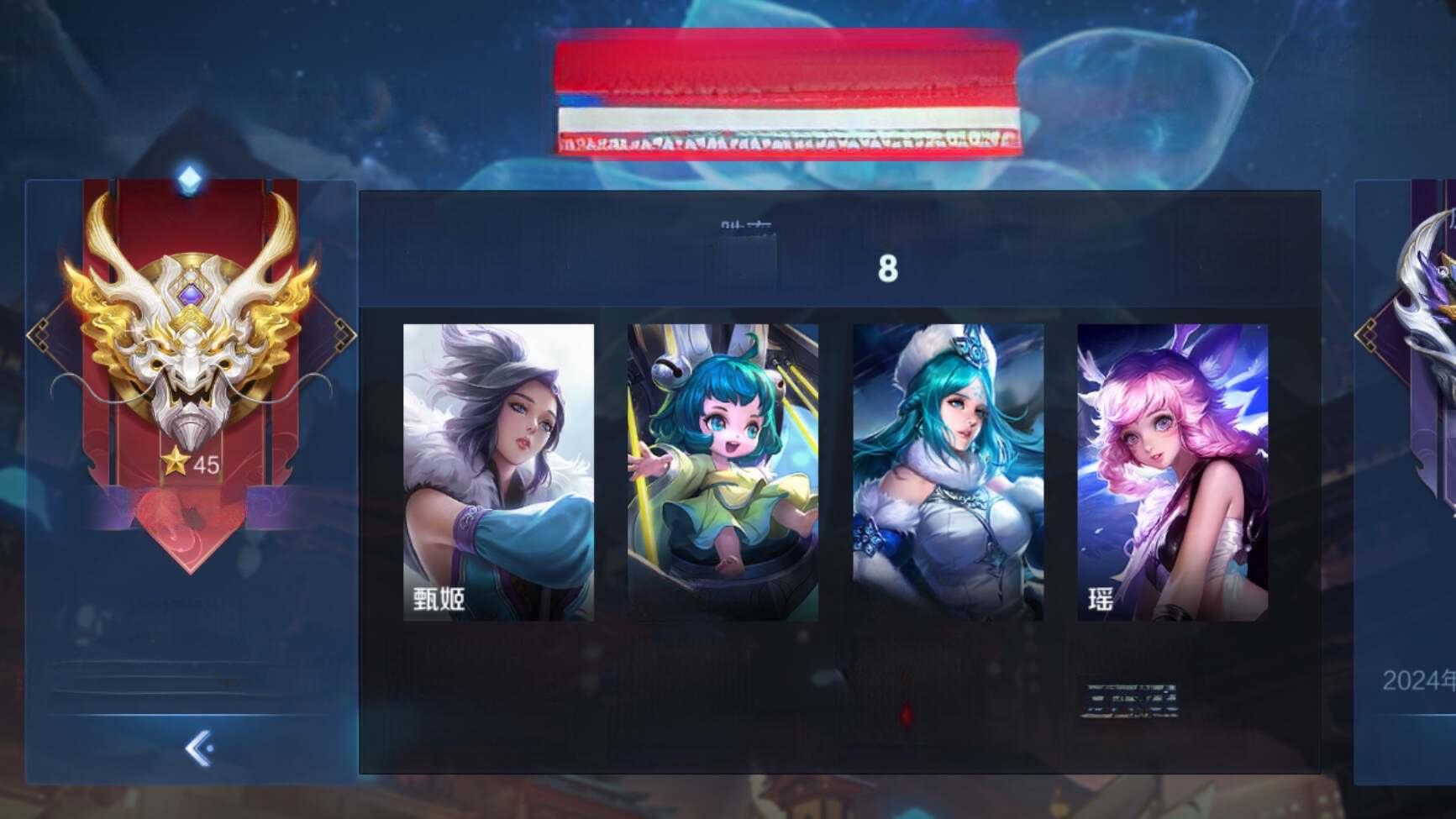Image resolution: width=1456 pixels, height=819 pixels.
Task: Pick the green-haired child hero card
Action: pyautogui.click(x=723, y=472)
